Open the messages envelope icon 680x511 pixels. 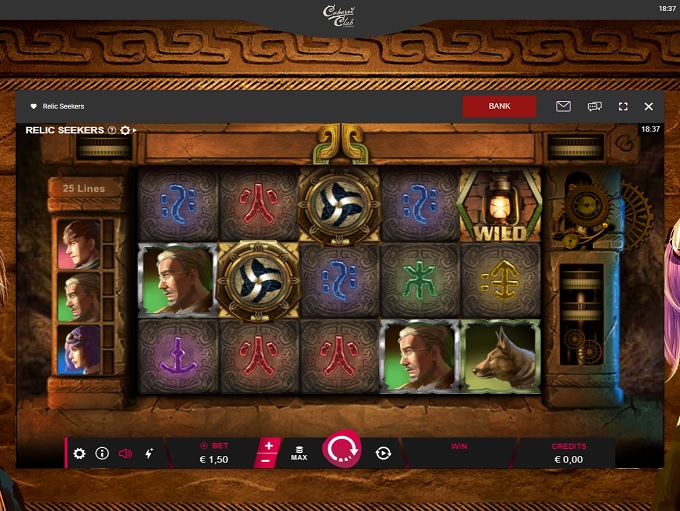point(563,106)
